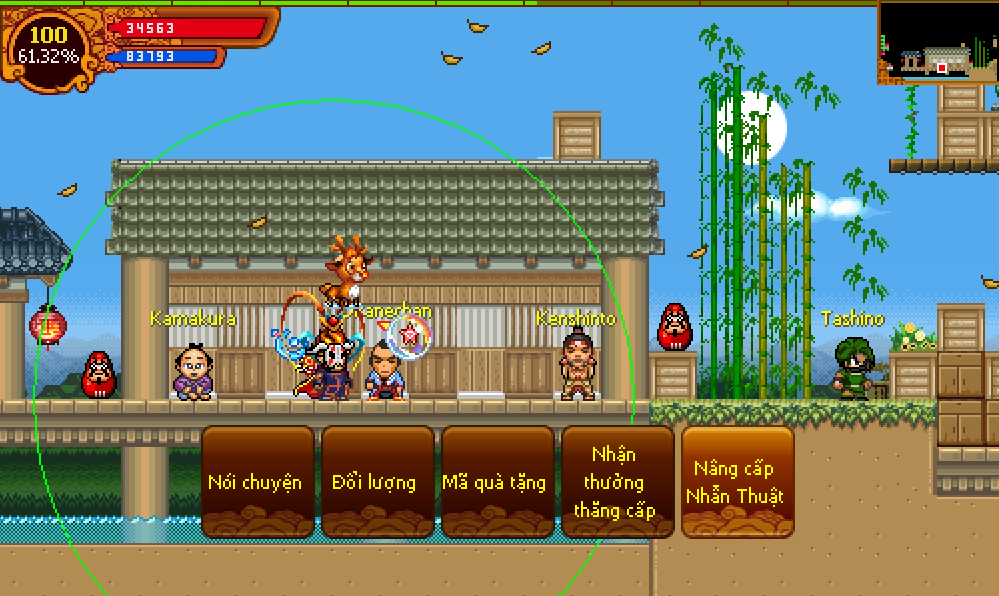999x596 pixels.
Task: Select the Đổi lượng option
Action: (x=375, y=482)
